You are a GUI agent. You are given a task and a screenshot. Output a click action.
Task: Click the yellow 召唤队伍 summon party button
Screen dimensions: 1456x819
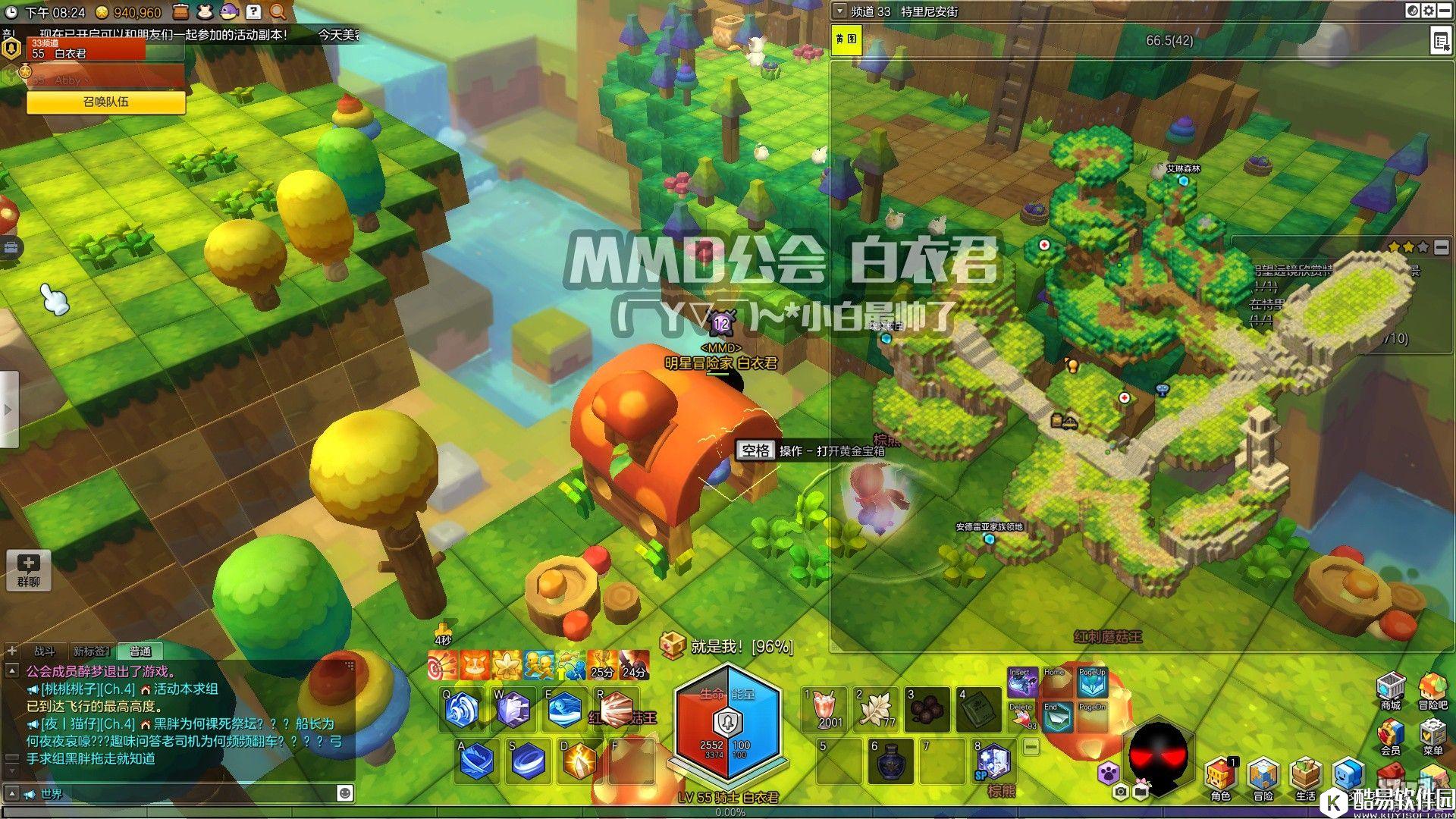106,102
